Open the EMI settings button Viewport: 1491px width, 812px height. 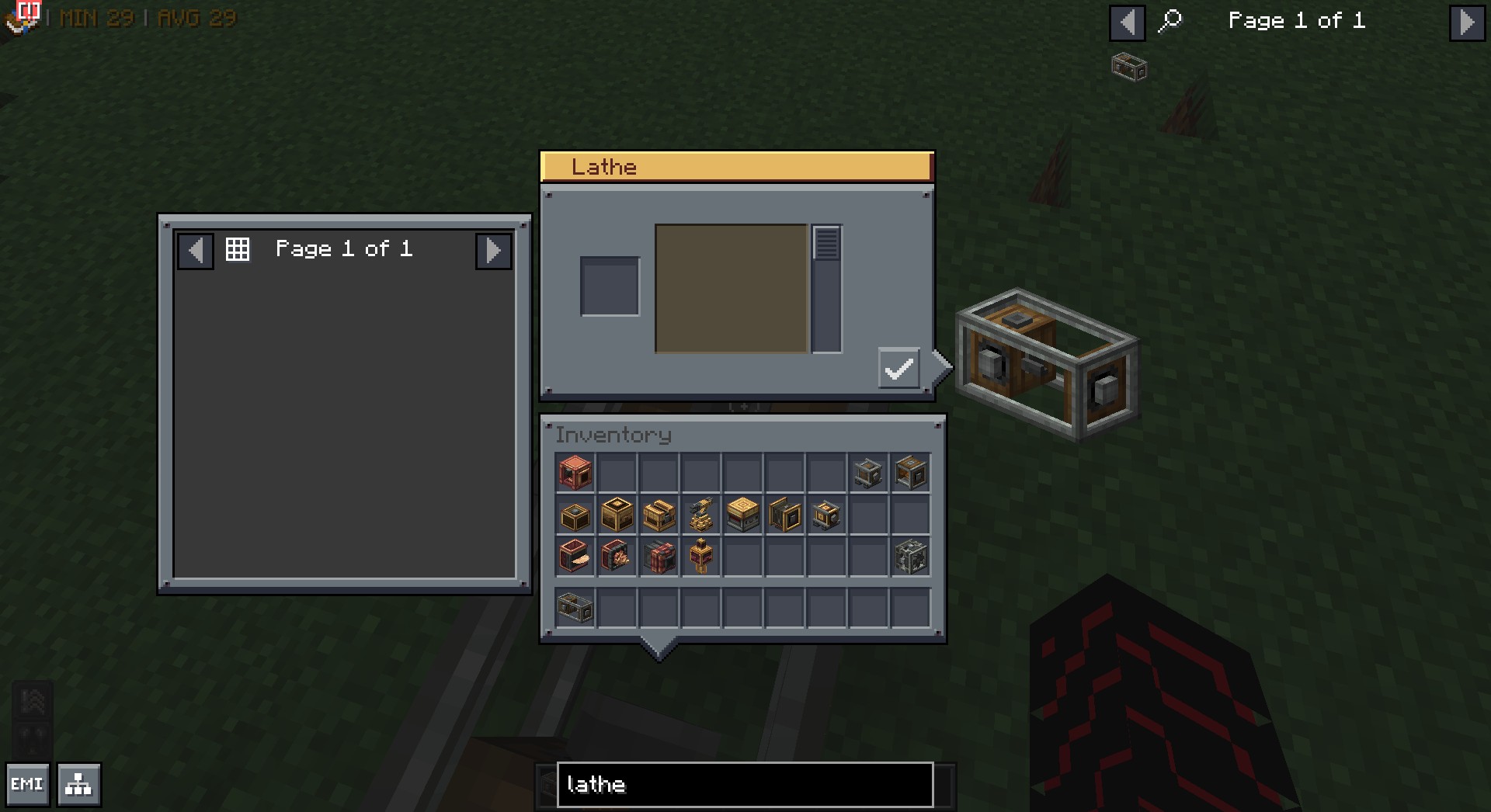(27, 784)
